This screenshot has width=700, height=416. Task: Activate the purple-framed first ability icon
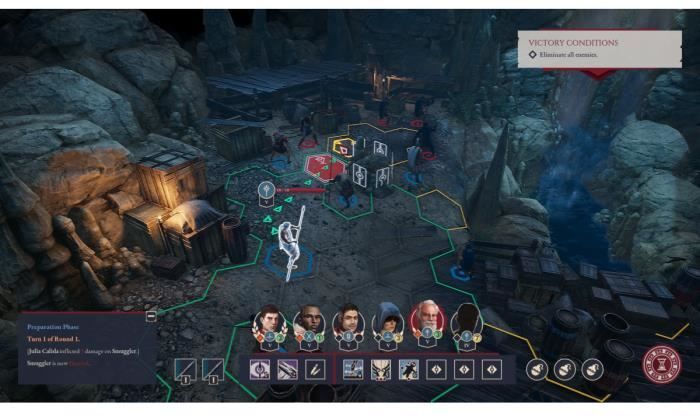[260, 369]
